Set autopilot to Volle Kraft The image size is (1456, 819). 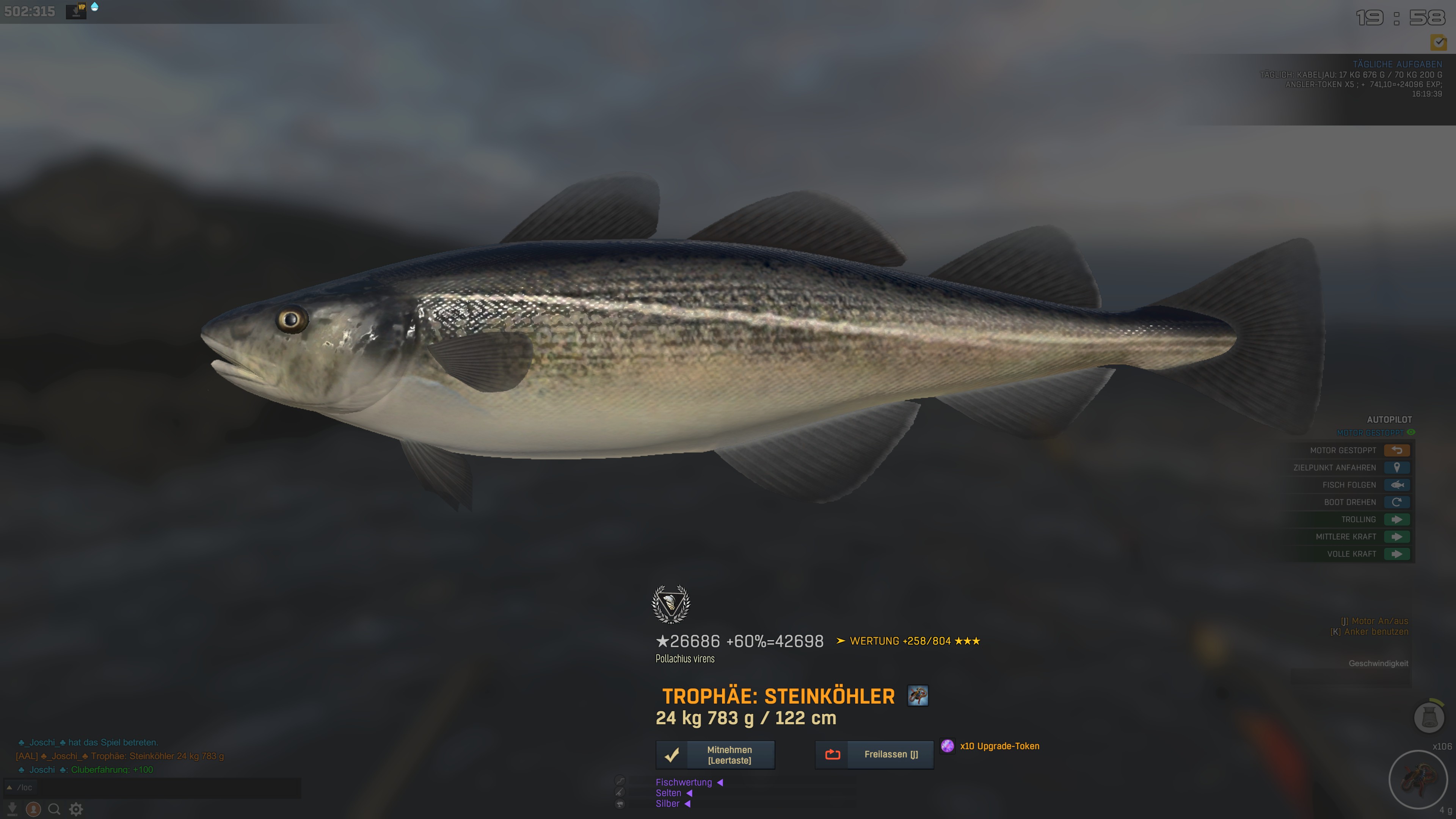pos(1396,554)
